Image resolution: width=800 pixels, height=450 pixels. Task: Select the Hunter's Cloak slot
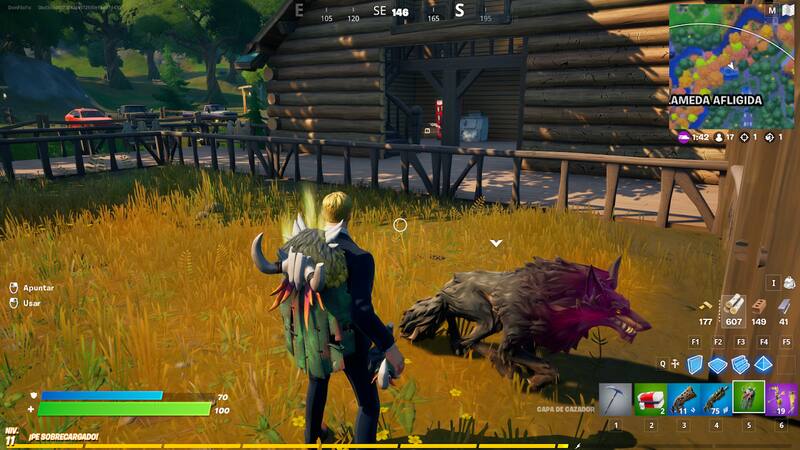pyautogui.click(x=748, y=397)
